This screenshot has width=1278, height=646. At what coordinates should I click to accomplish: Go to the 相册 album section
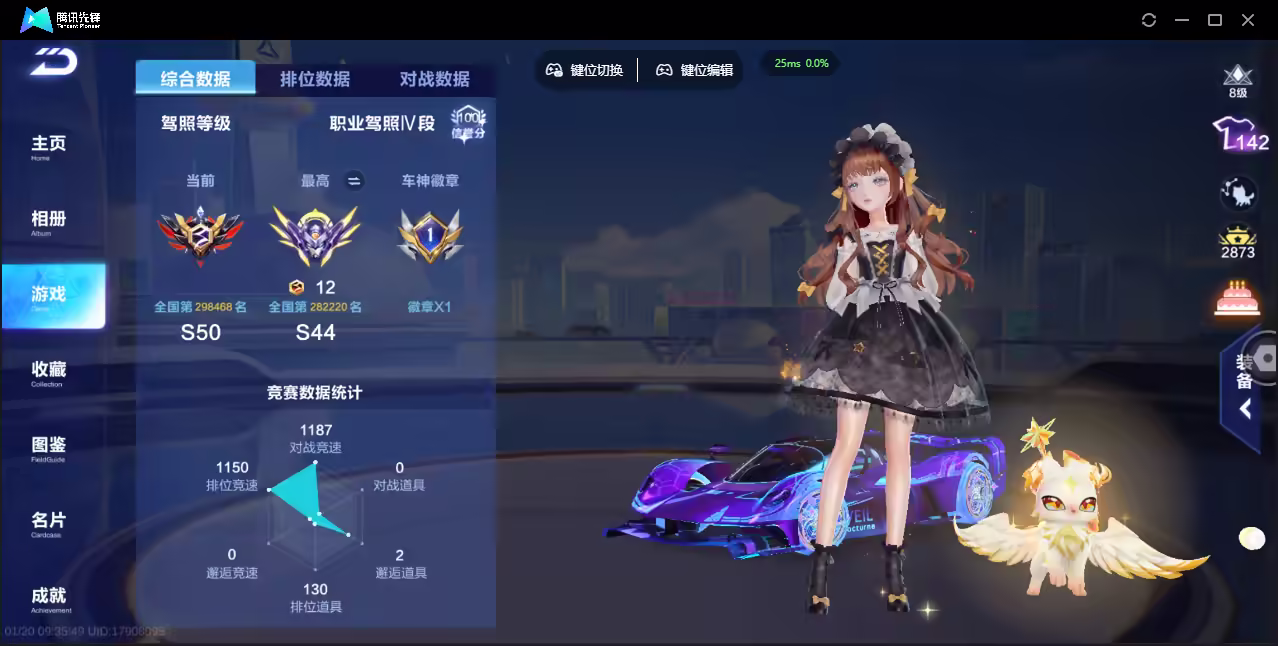pyautogui.click(x=48, y=221)
